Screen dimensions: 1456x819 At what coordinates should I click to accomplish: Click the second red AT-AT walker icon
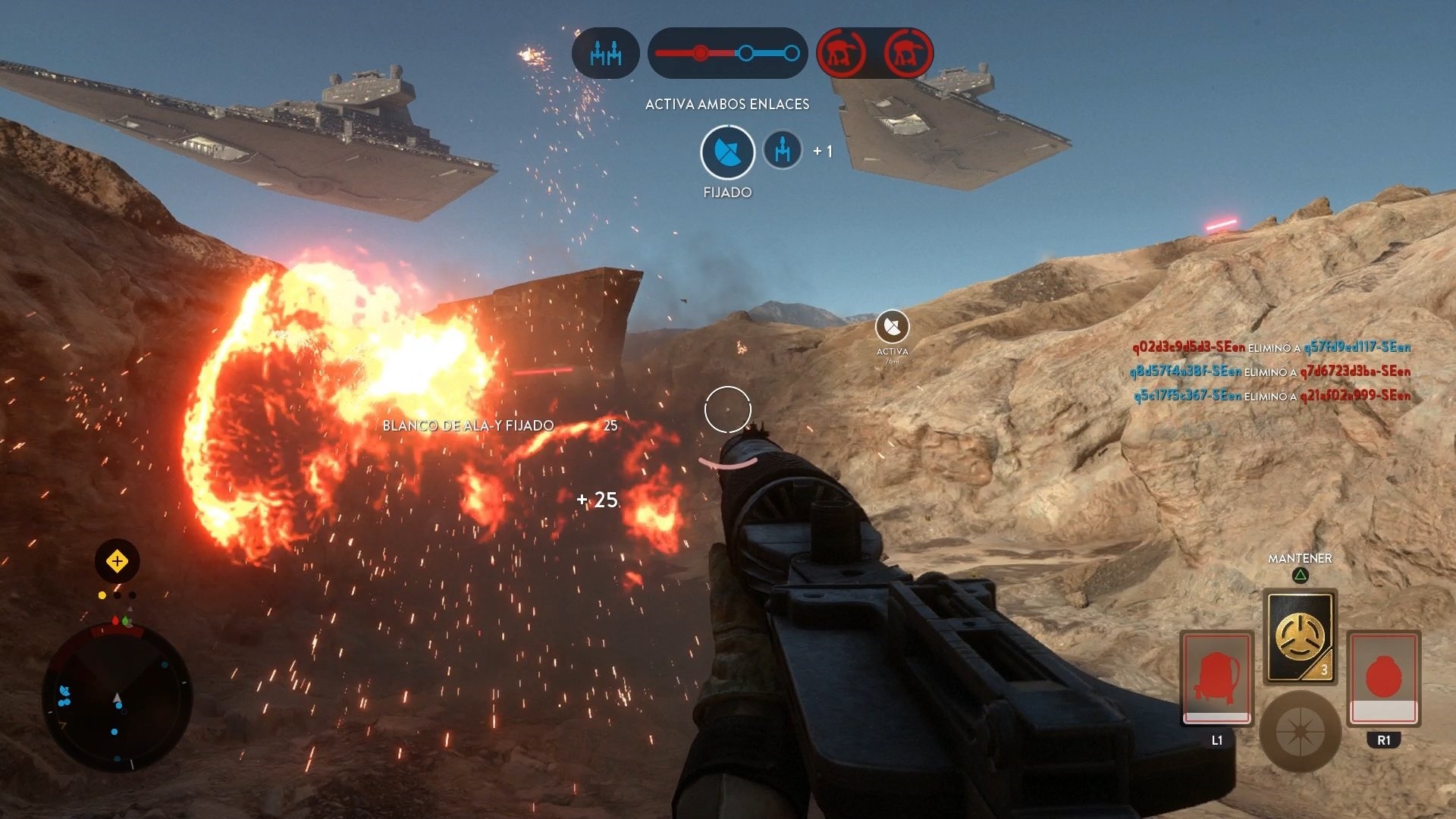908,52
